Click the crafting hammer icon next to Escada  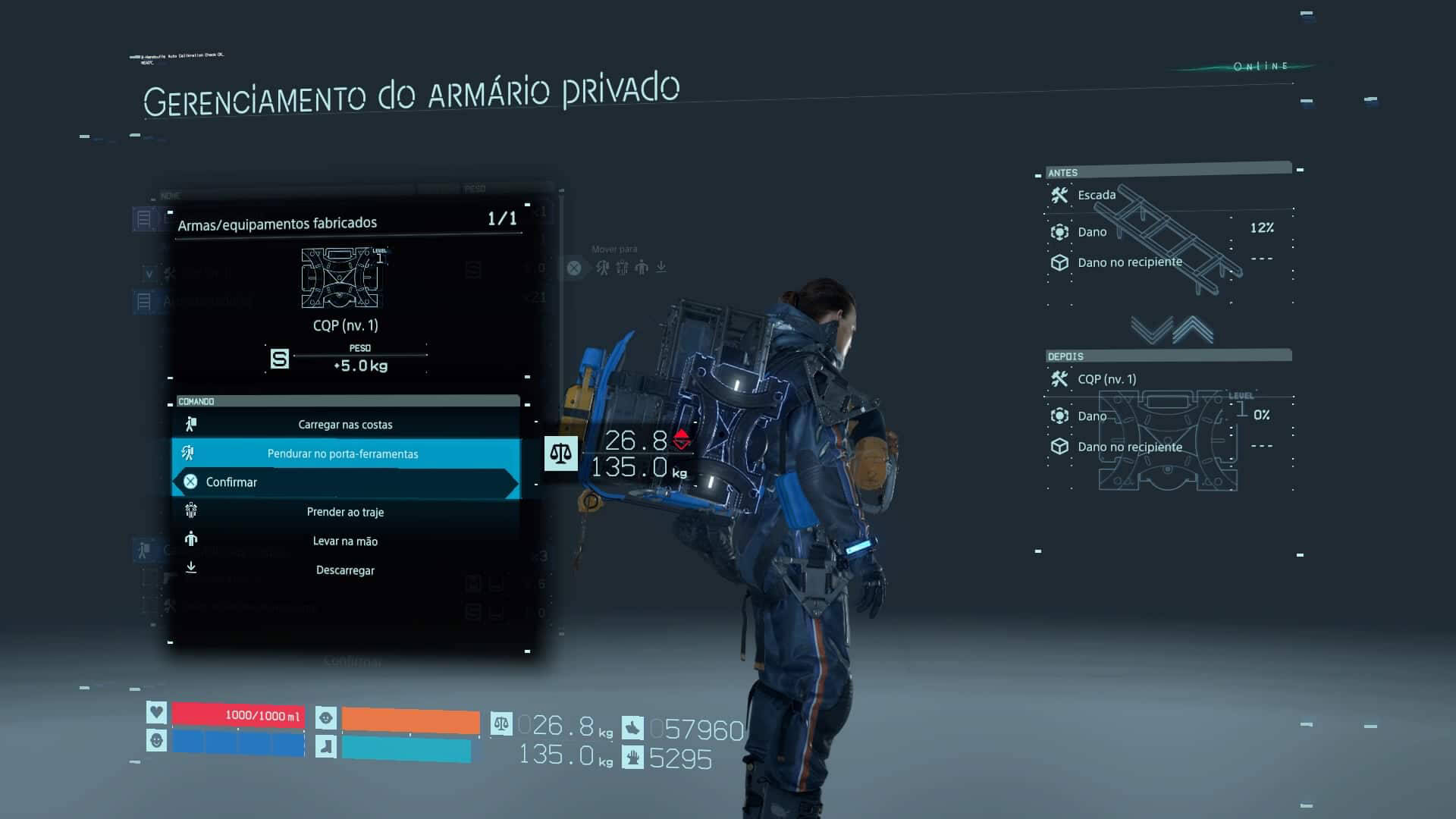1059,195
